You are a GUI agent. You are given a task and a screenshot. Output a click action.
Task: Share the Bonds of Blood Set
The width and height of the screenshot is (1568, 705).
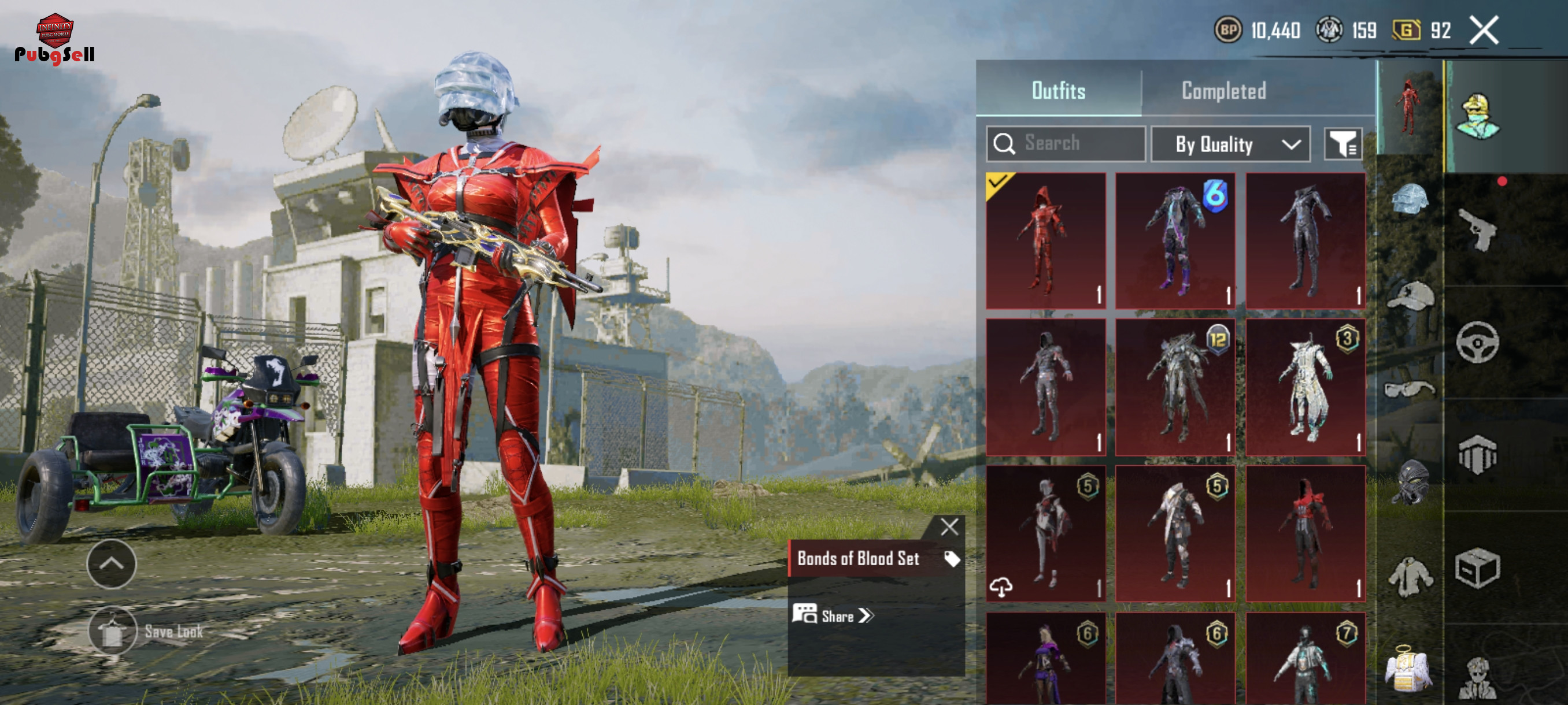[x=833, y=615]
